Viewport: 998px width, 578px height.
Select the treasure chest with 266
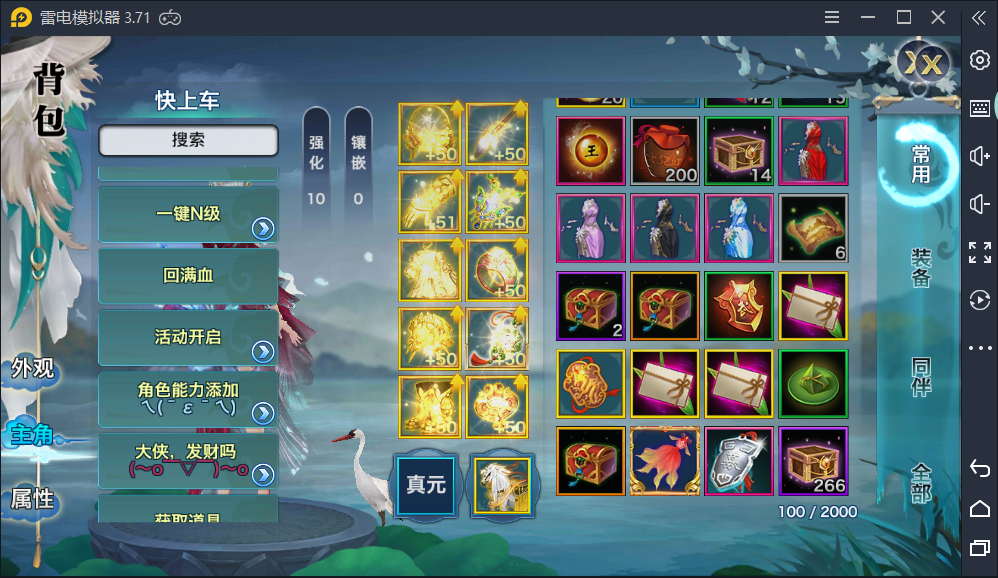[x=813, y=461]
